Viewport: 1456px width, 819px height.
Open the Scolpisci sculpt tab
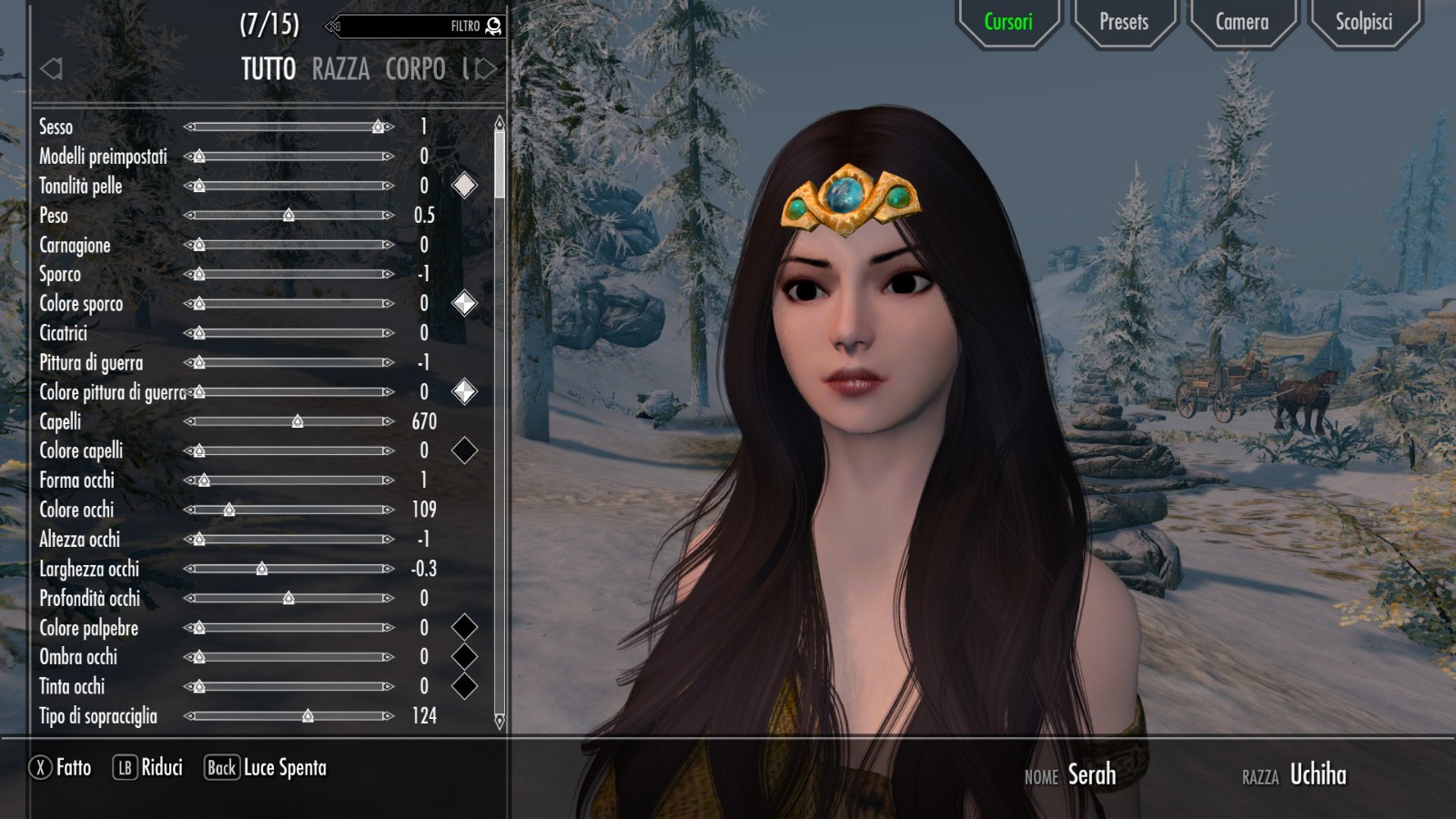click(1363, 22)
